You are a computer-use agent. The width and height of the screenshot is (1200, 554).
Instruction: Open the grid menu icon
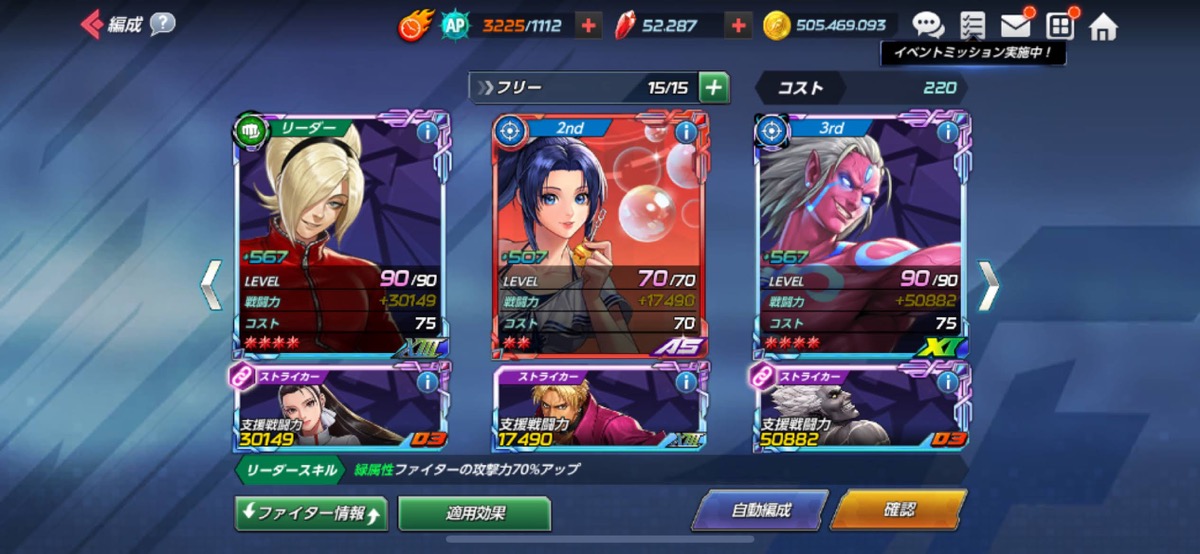coord(1059,26)
